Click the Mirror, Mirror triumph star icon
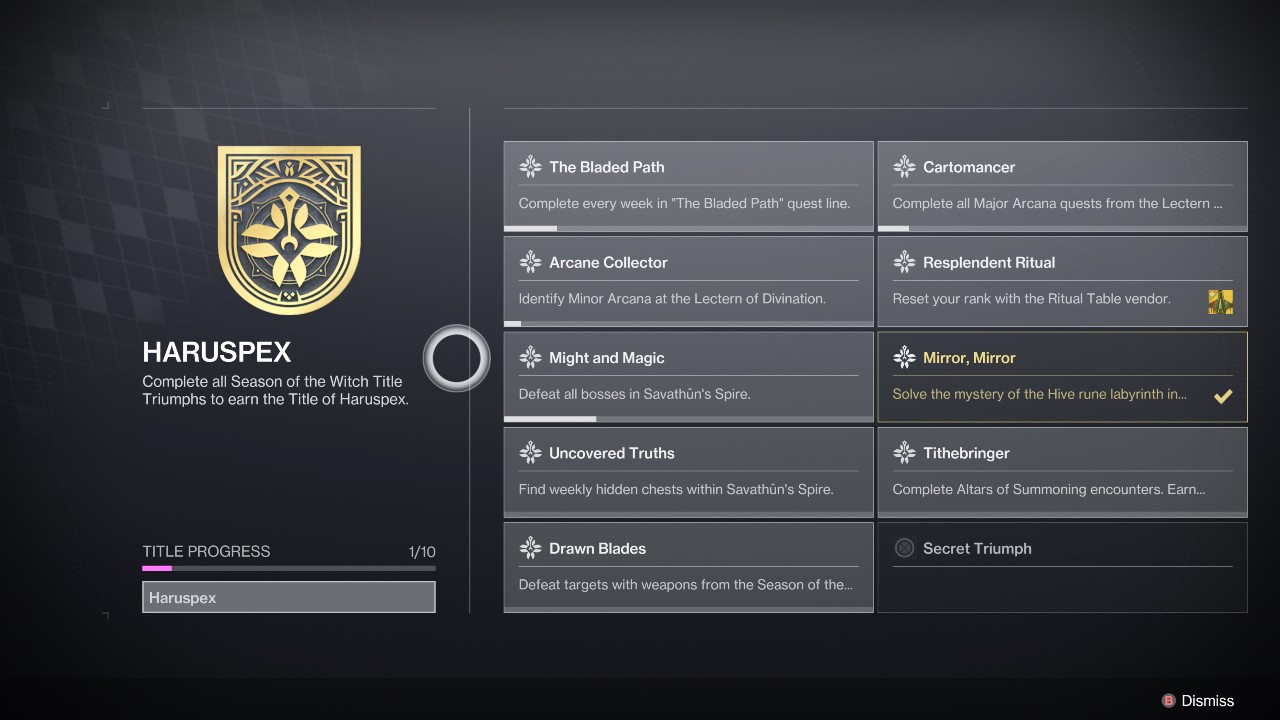The width and height of the screenshot is (1280, 720). [x=905, y=357]
